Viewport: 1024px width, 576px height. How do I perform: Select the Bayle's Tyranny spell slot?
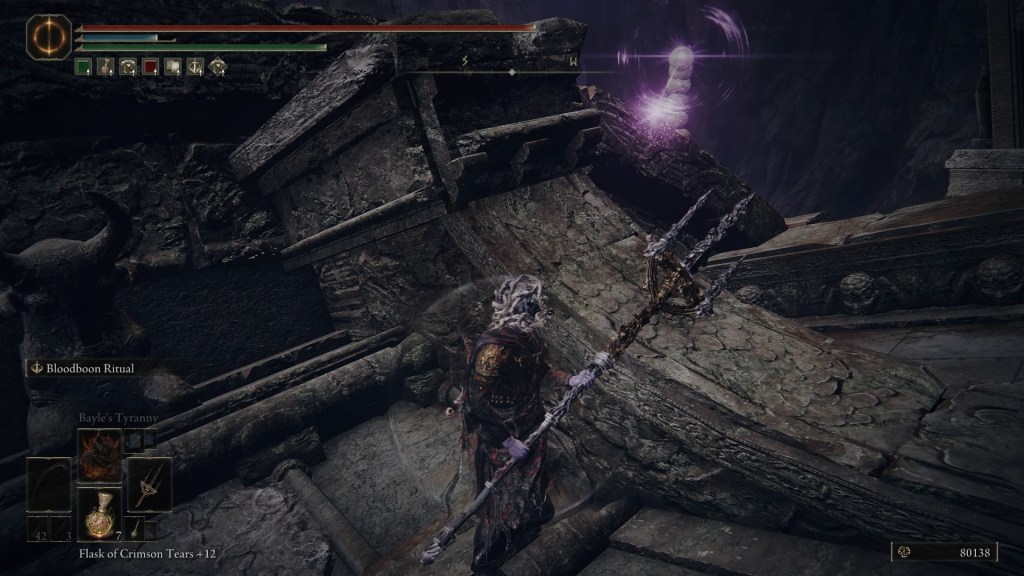pos(100,456)
